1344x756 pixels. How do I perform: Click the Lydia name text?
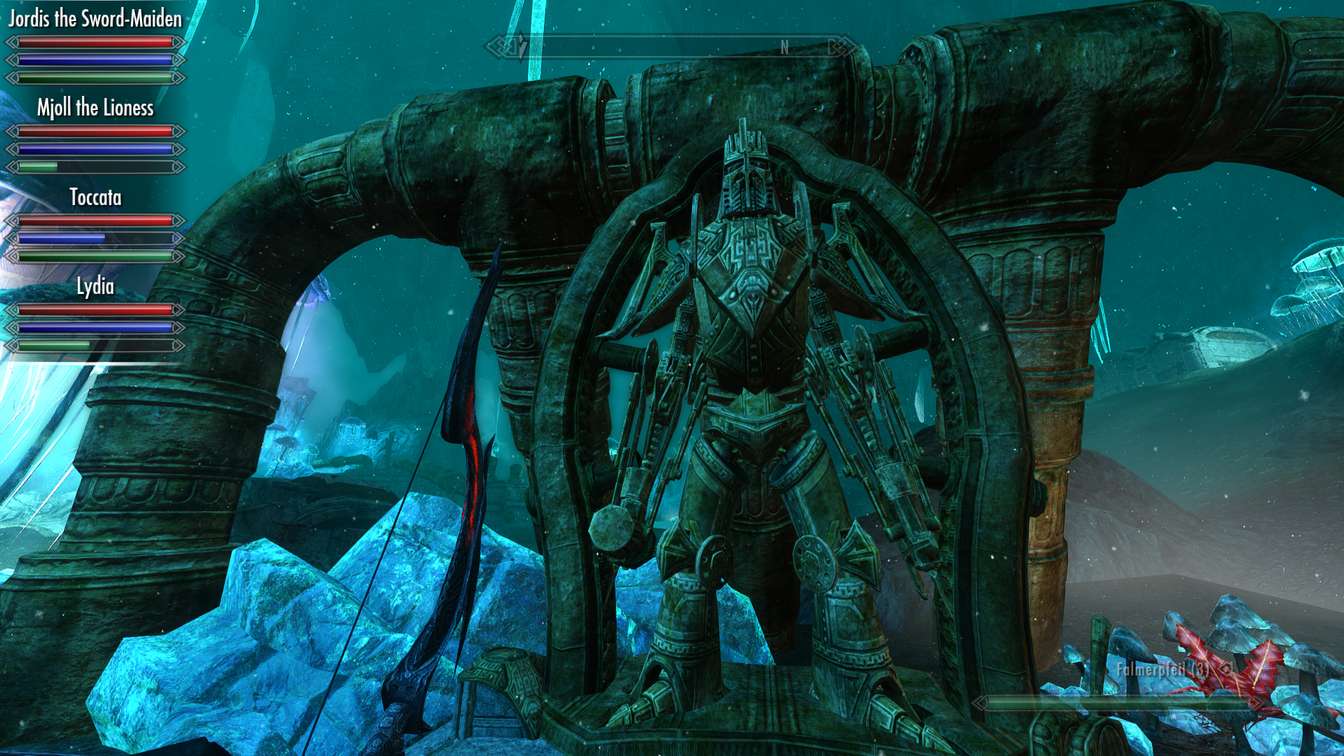click(x=97, y=288)
